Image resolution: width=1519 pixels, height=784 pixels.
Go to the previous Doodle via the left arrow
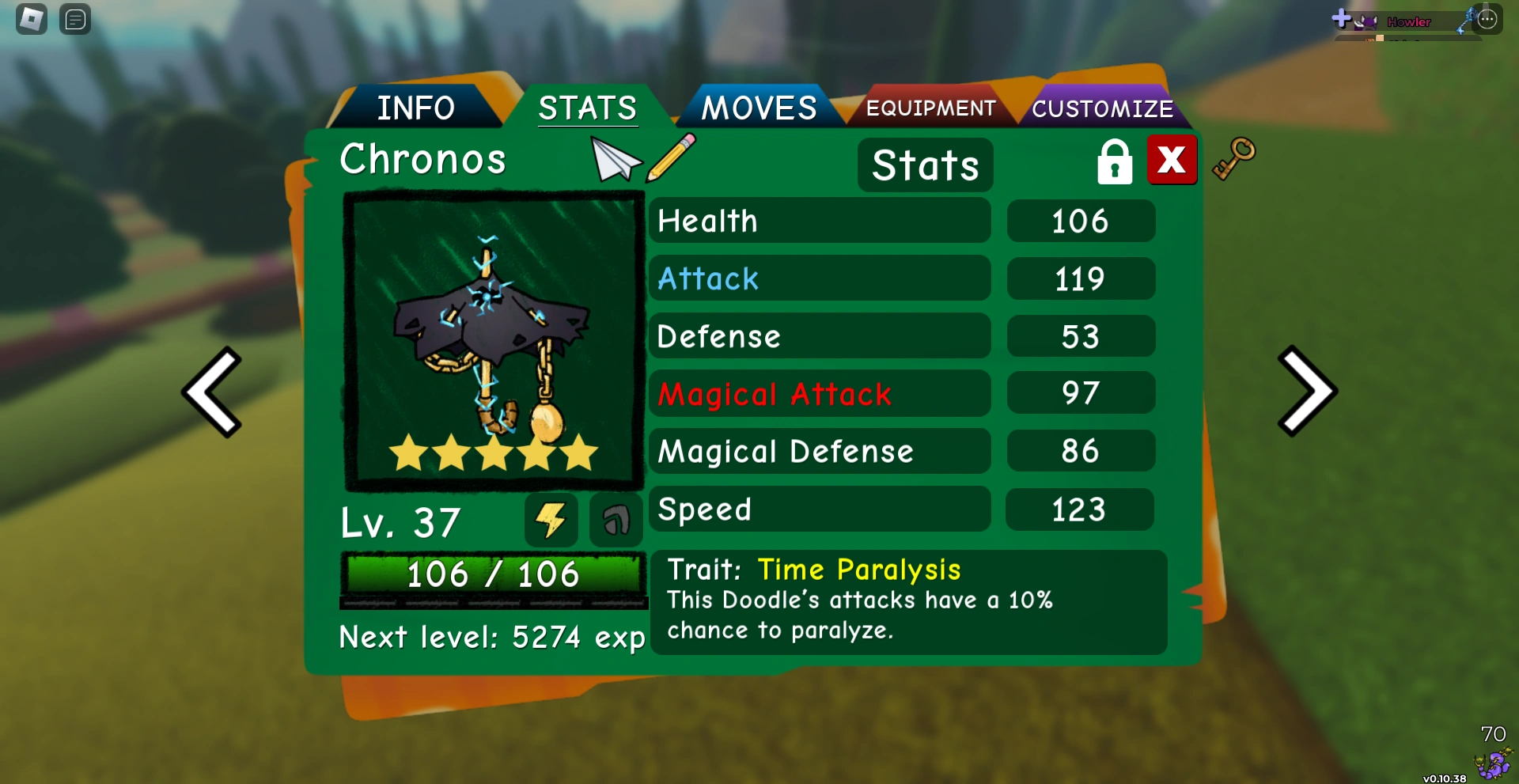[x=212, y=392]
